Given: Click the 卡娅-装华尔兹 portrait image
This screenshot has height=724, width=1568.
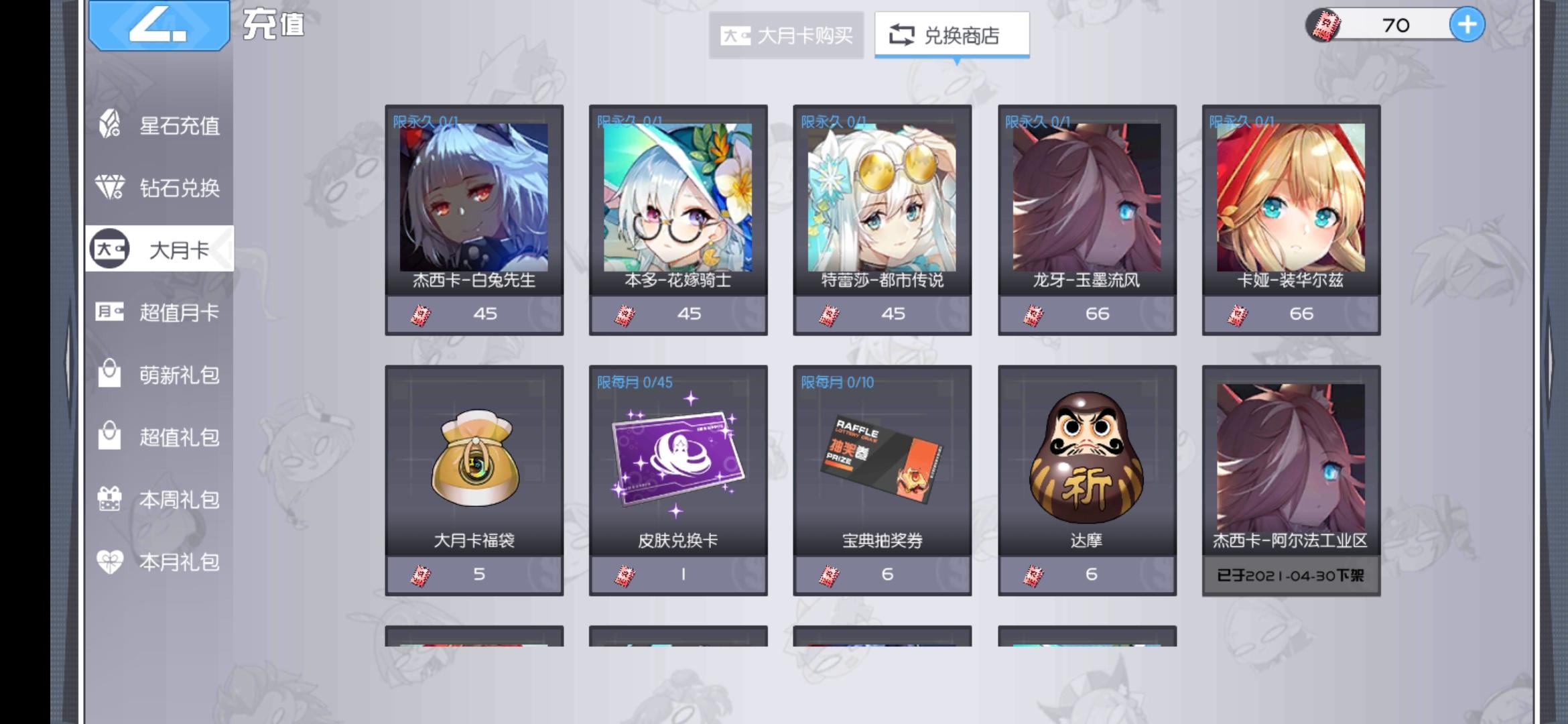Looking at the screenshot, I should [1292, 201].
